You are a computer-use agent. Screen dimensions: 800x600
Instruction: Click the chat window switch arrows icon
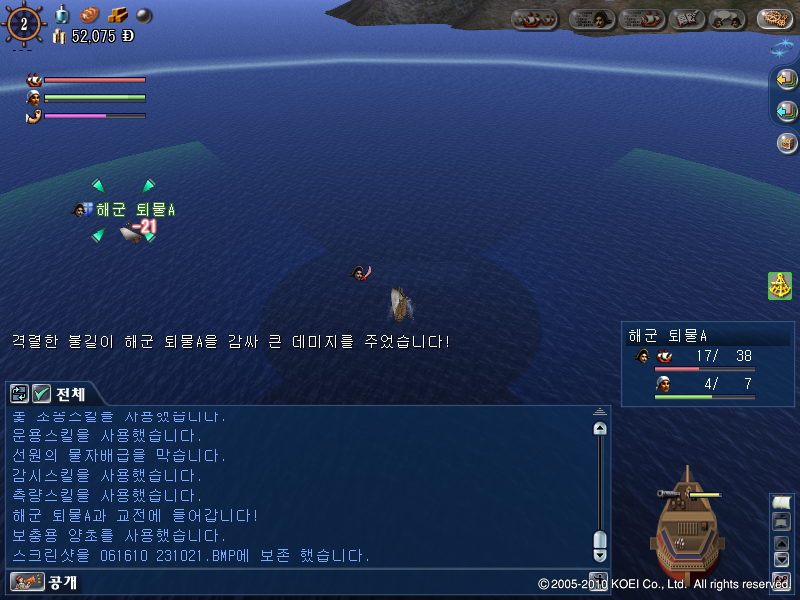pyautogui.click(x=20, y=394)
